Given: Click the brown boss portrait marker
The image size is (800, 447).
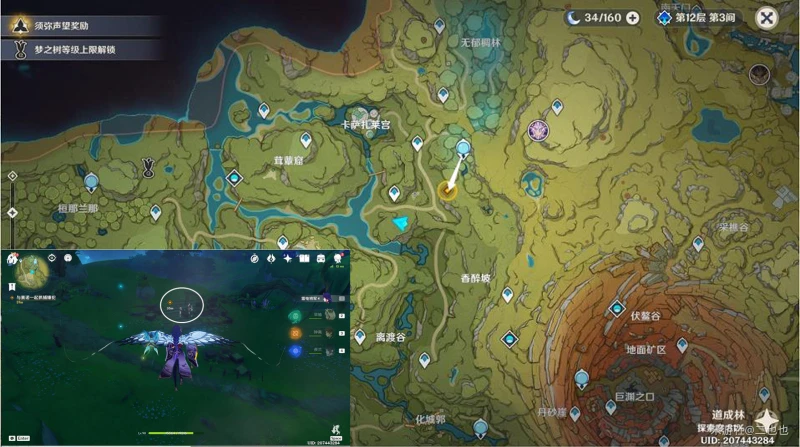Looking at the screenshot, I should (x=759, y=74).
